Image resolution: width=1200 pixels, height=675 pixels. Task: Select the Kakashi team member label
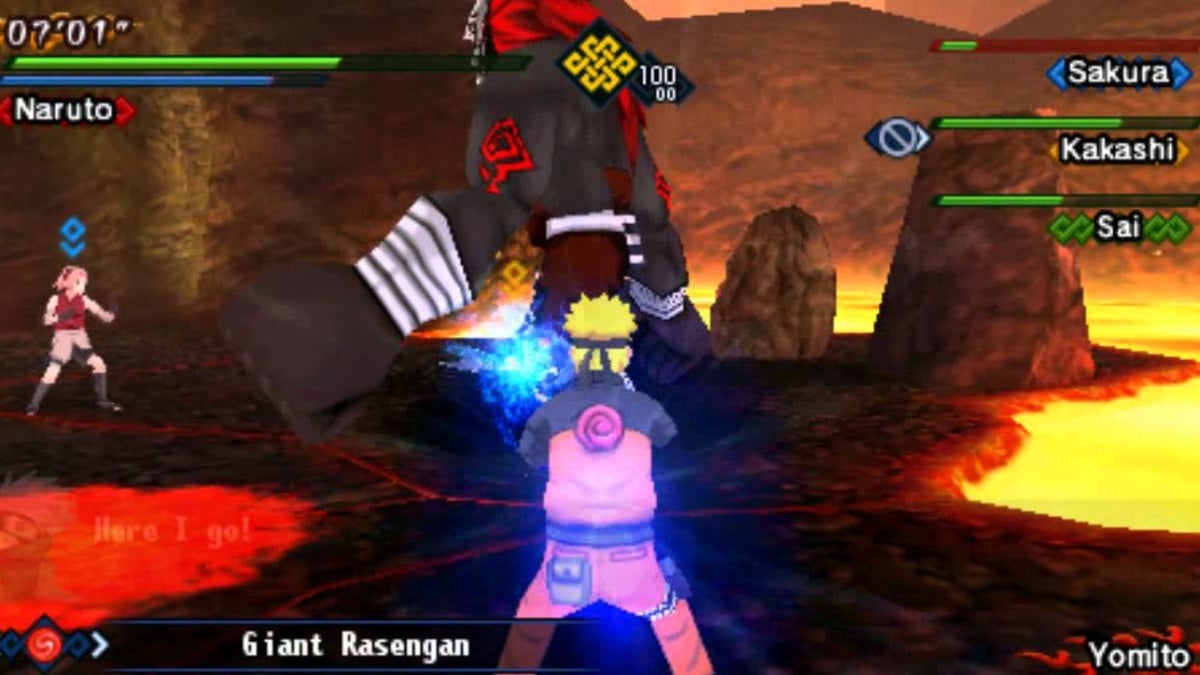pyautogui.click(x=1117, y=150)
